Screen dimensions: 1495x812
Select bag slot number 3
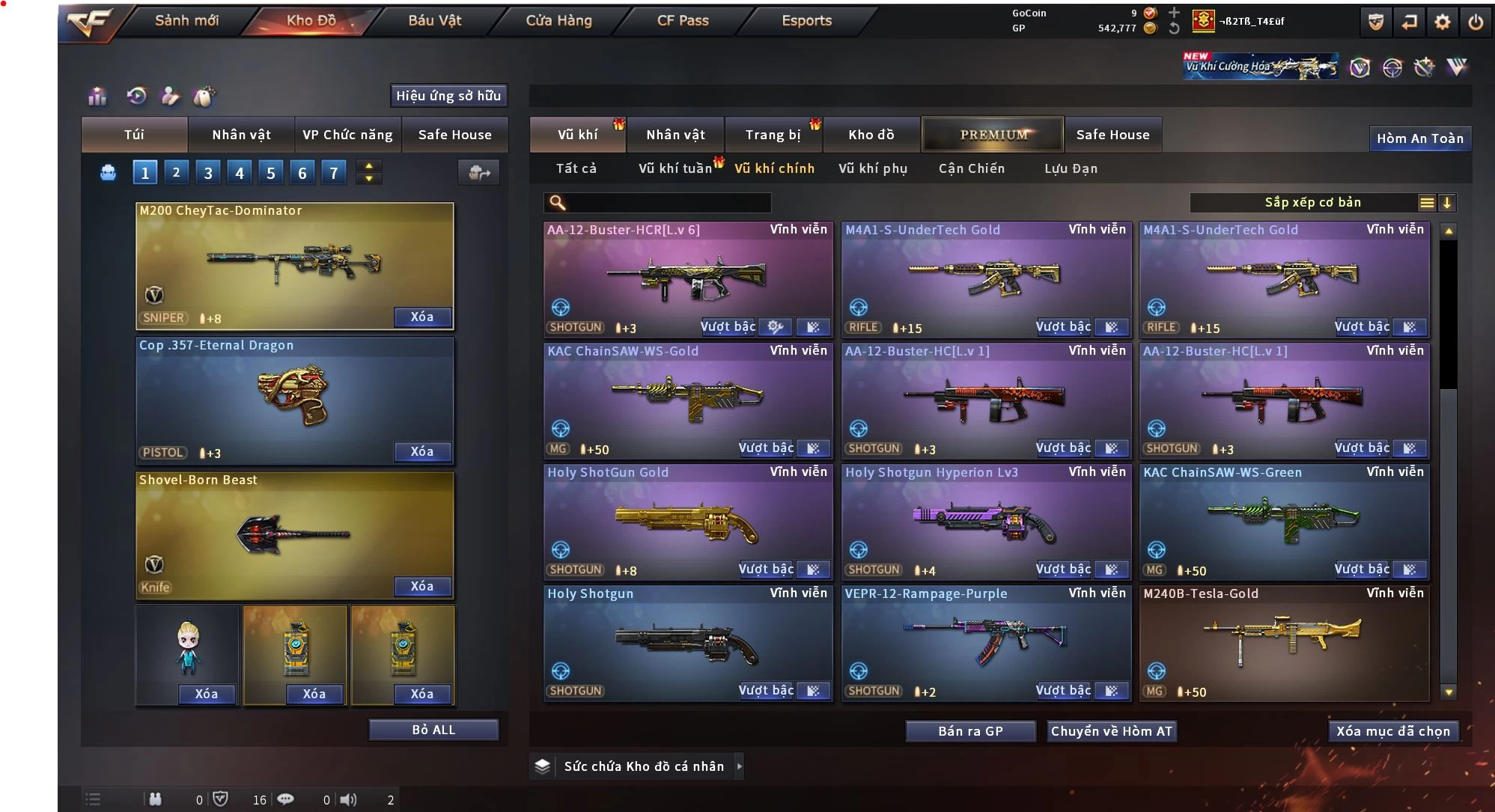pyautogui.click(x=208, y=173)
